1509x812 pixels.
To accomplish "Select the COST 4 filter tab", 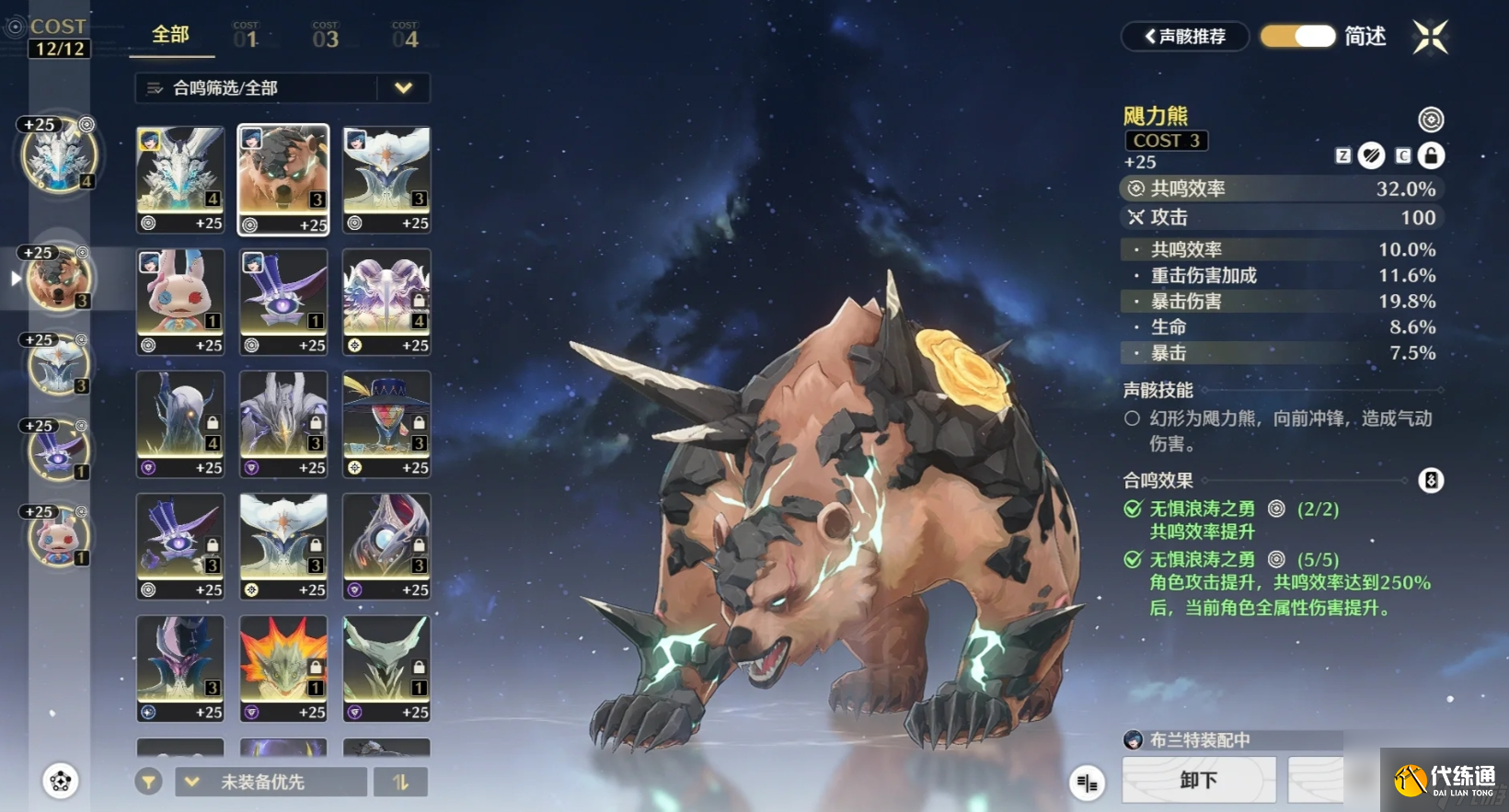I will (405, 36).
